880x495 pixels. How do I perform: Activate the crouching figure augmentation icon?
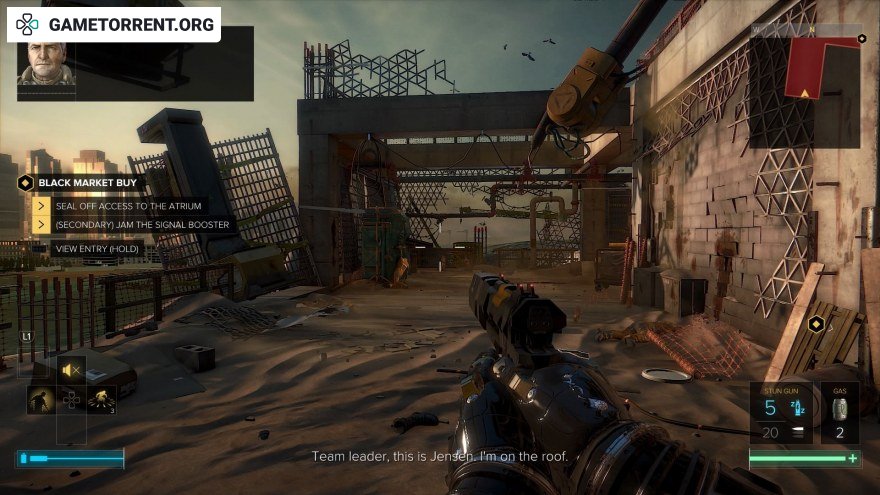41,400
